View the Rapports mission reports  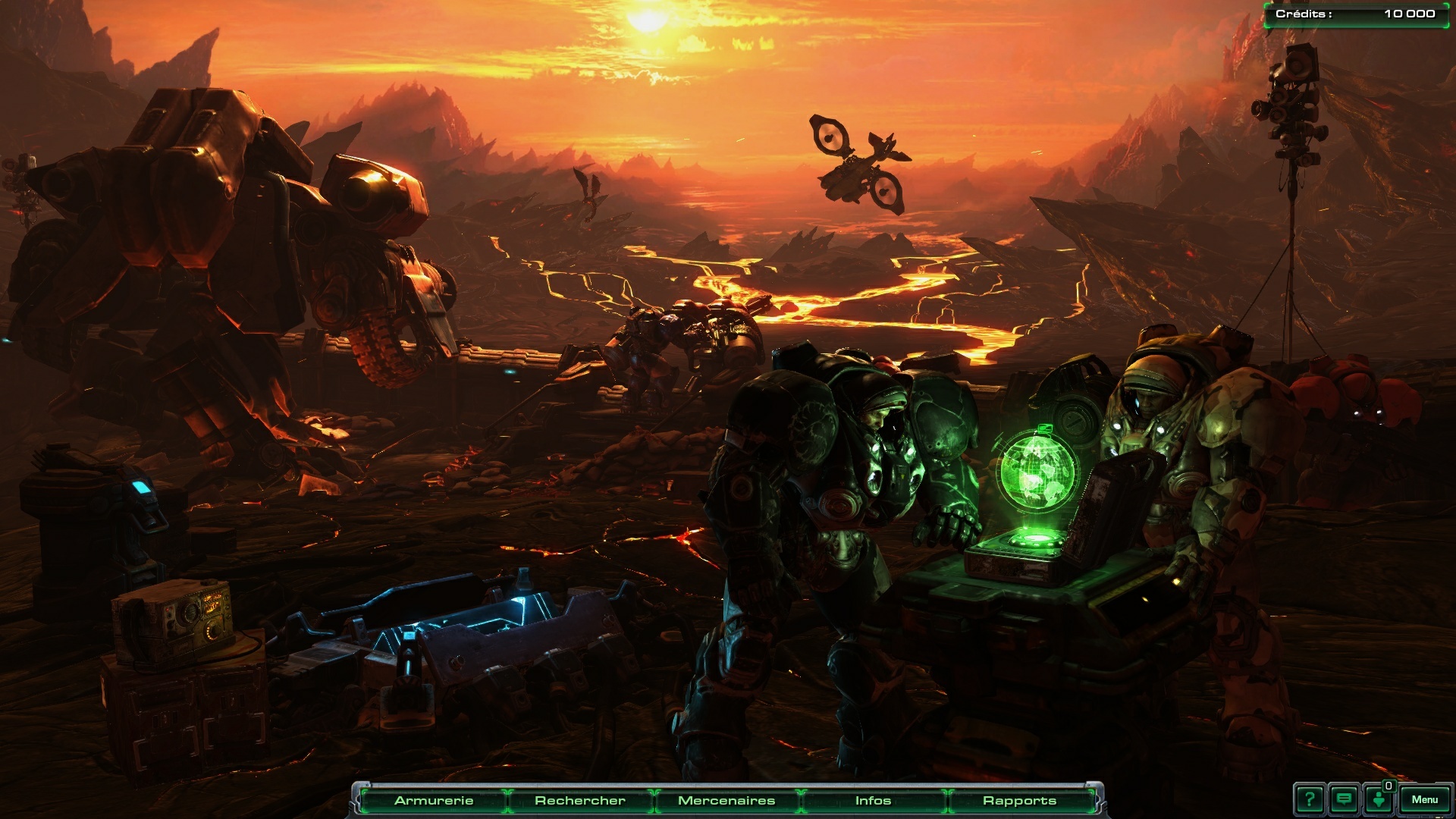tap(1019, 801)
